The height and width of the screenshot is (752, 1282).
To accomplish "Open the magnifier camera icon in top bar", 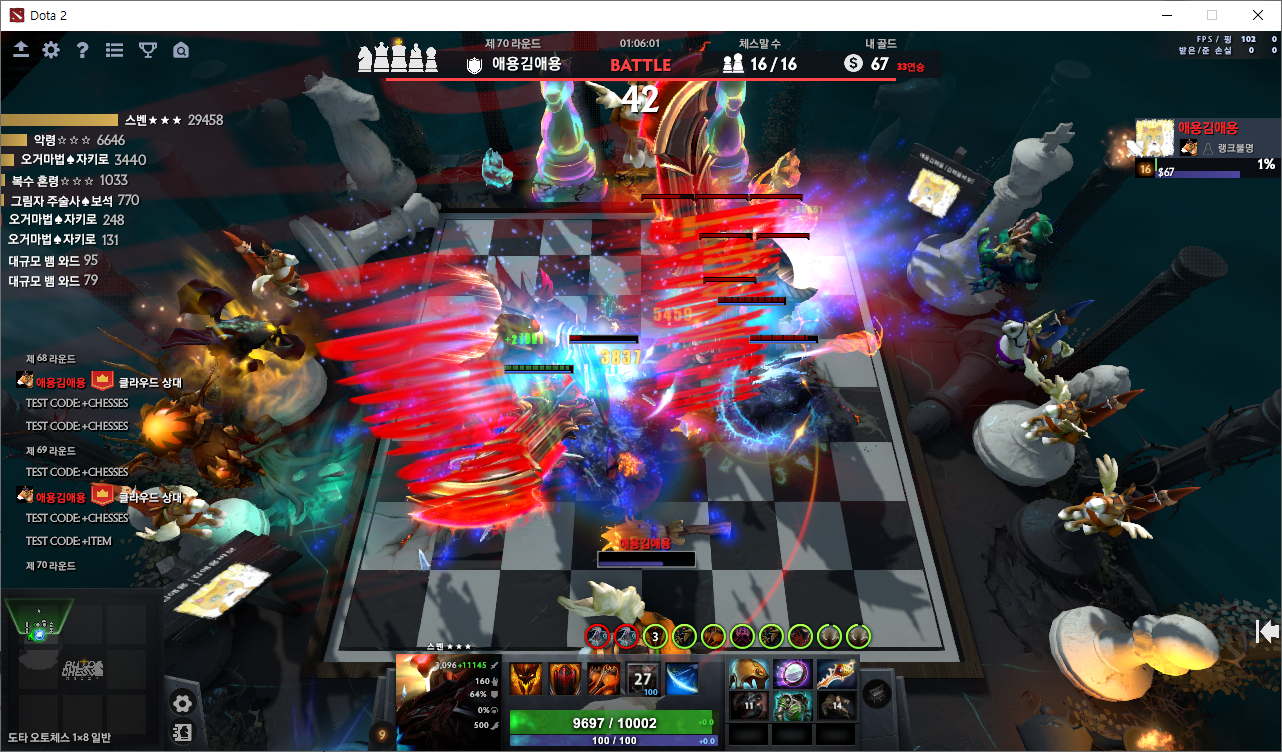I will point(181,50).
